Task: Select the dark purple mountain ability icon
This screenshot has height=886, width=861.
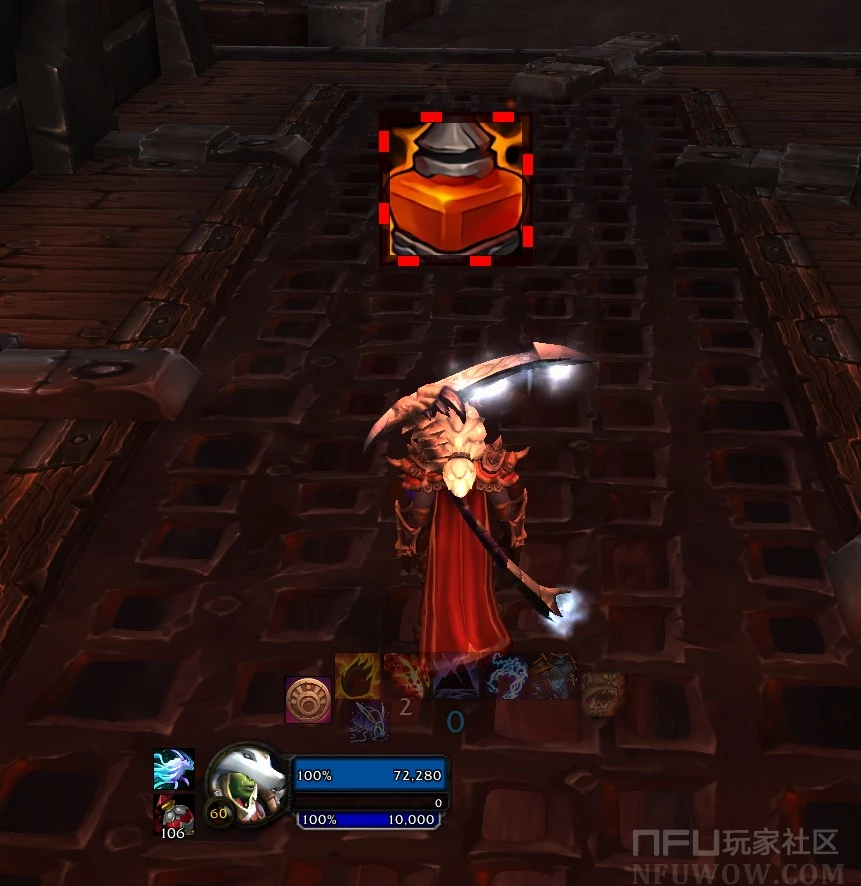Action: click(455, 676)
